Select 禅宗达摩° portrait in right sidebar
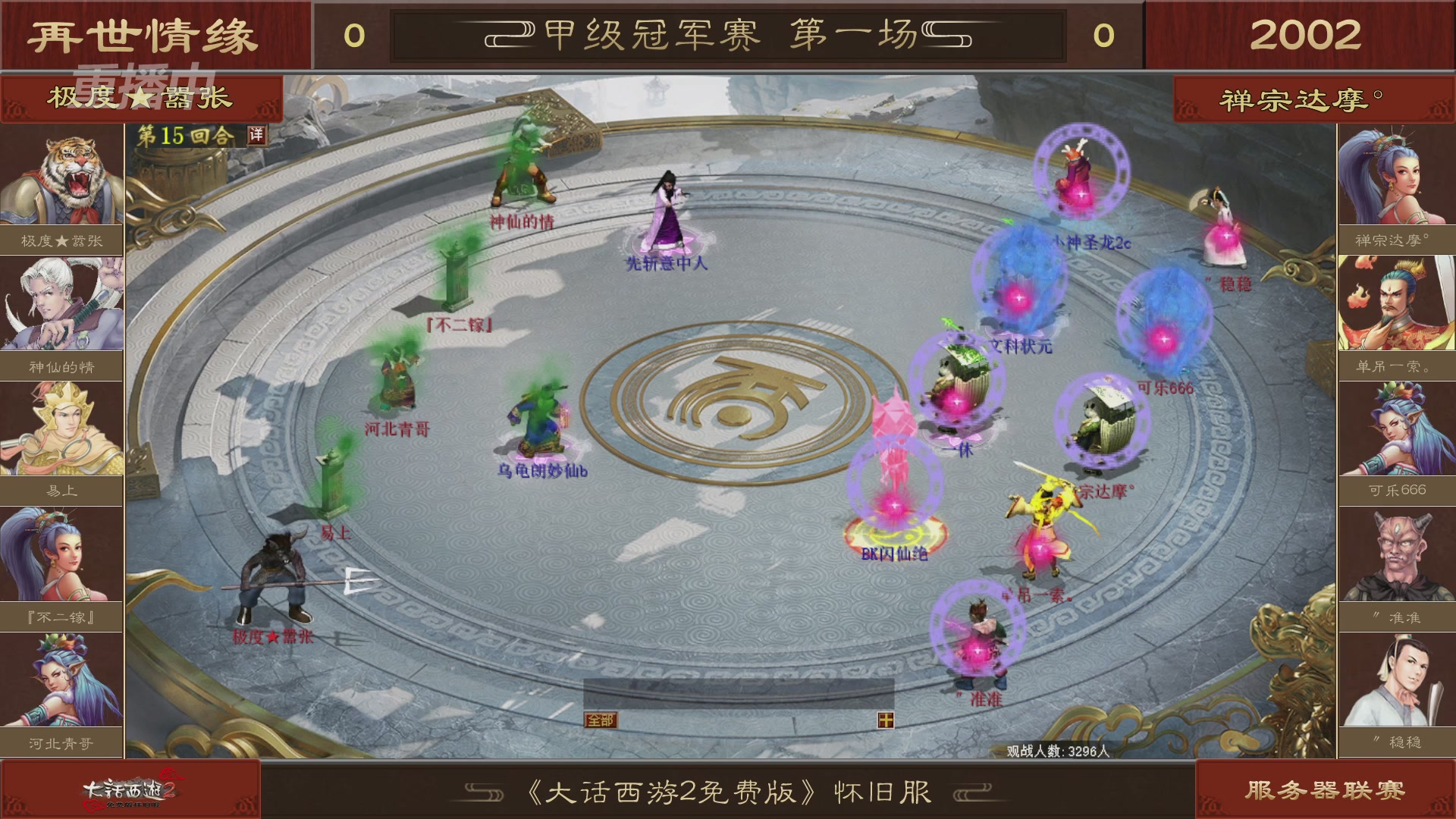1456x819 pixels. (x=1395, y=174)
